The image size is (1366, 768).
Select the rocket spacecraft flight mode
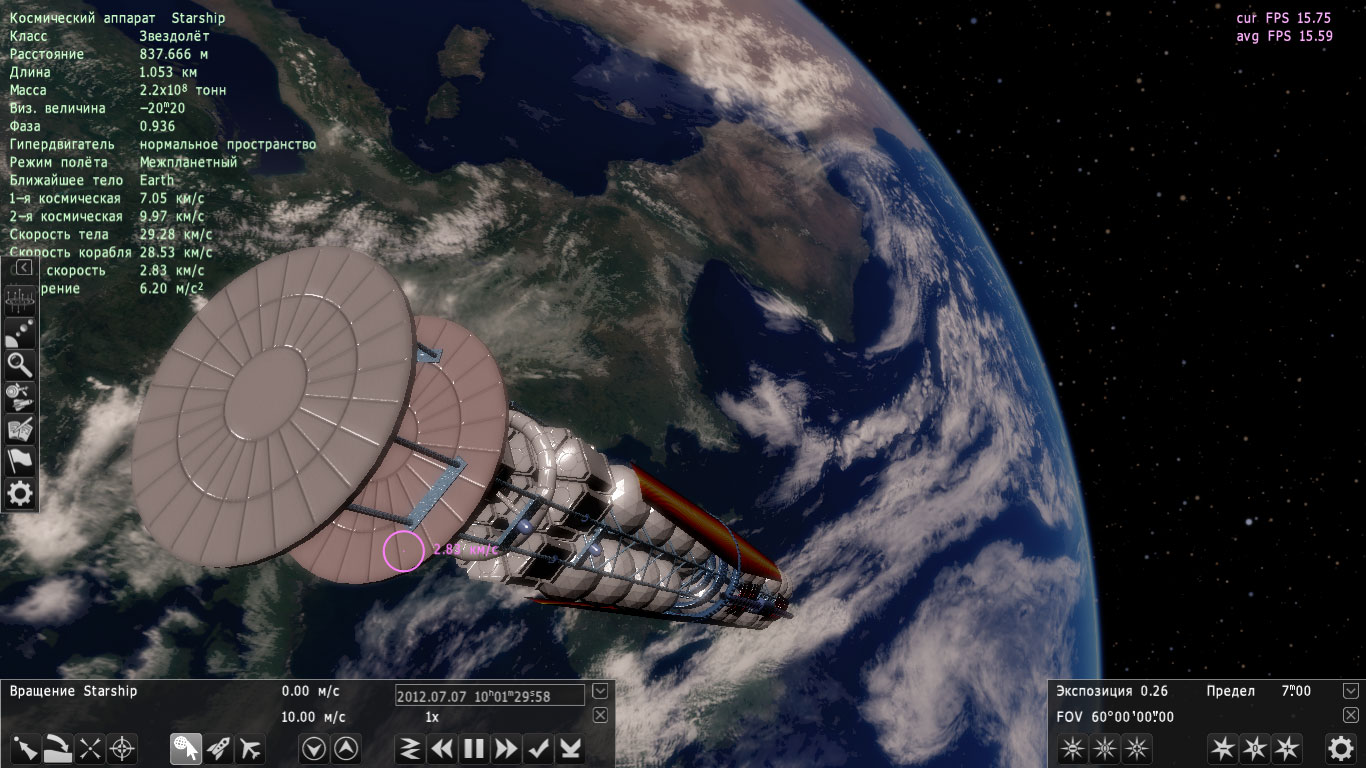coord(219,748)
